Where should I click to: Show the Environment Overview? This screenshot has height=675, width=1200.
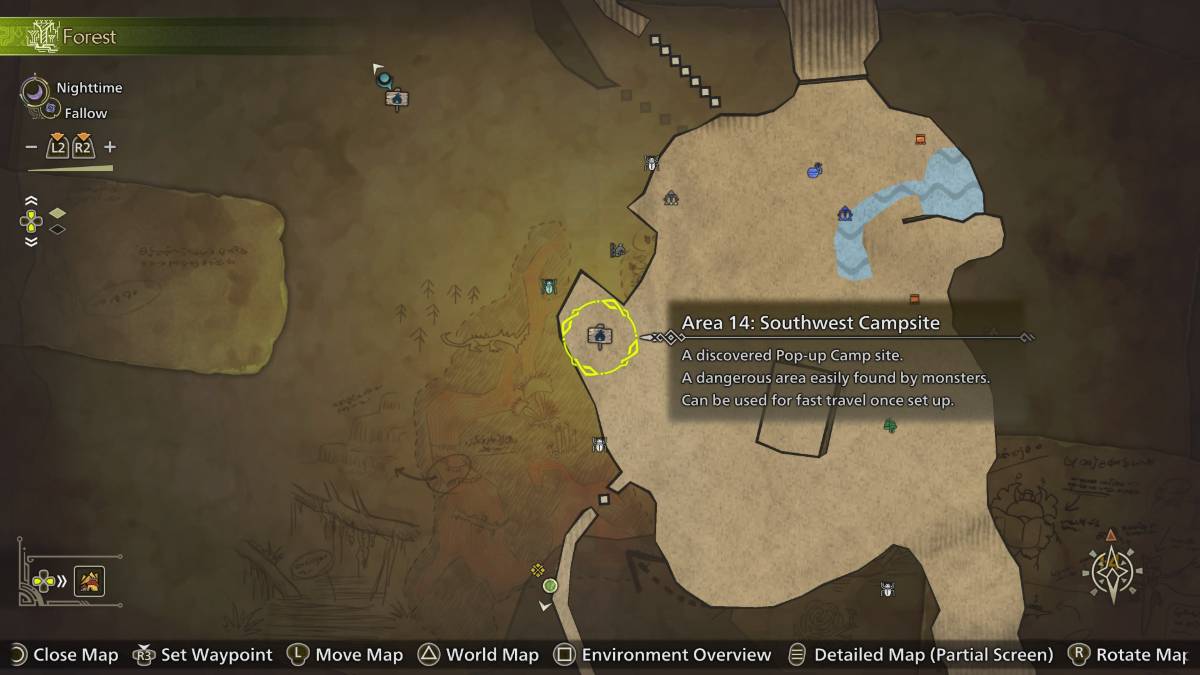[663, 655]
